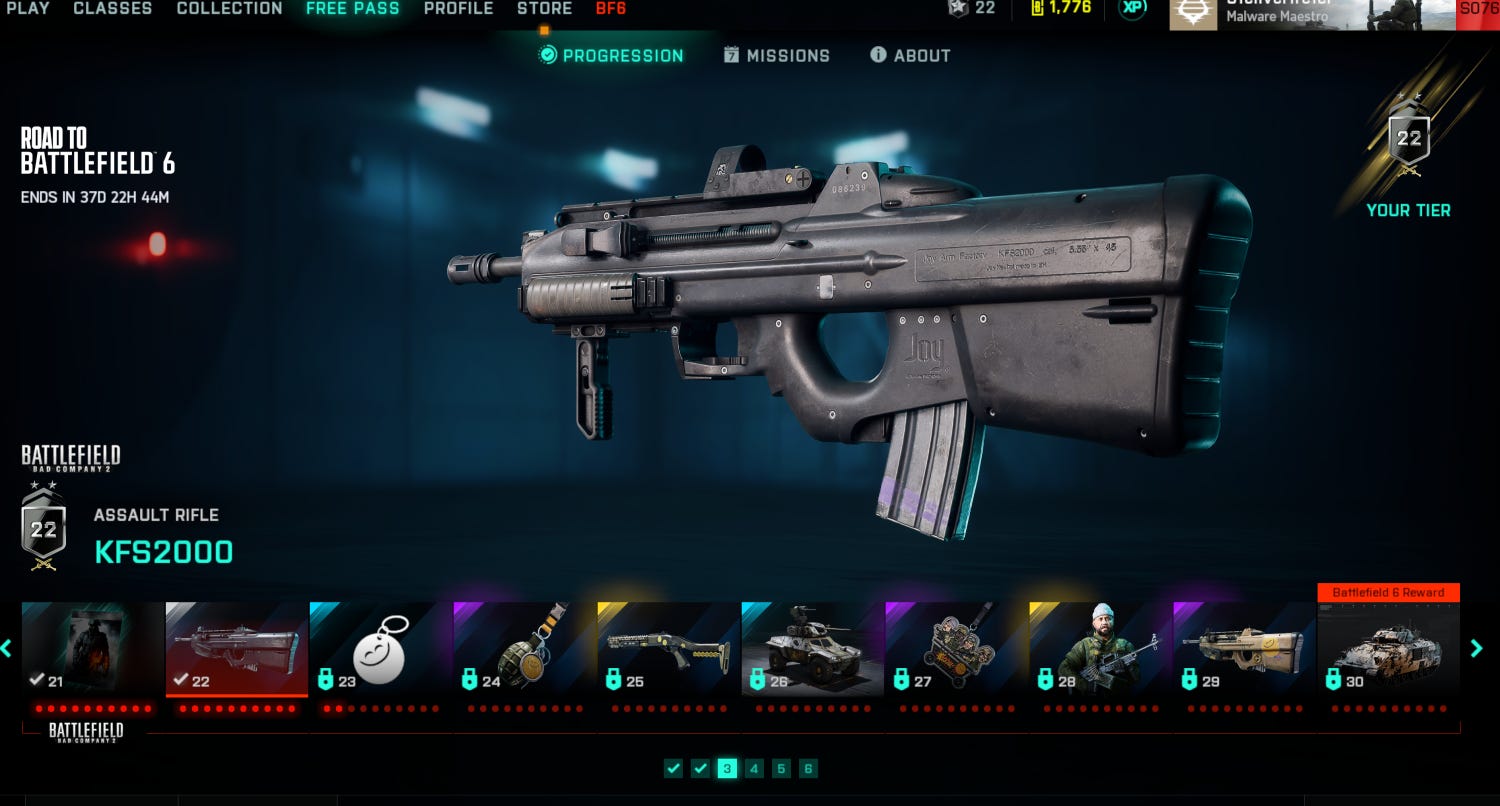Collapse back using the left chevron arrow
The image size is (1500, 806).
click(x=8, y=648)
